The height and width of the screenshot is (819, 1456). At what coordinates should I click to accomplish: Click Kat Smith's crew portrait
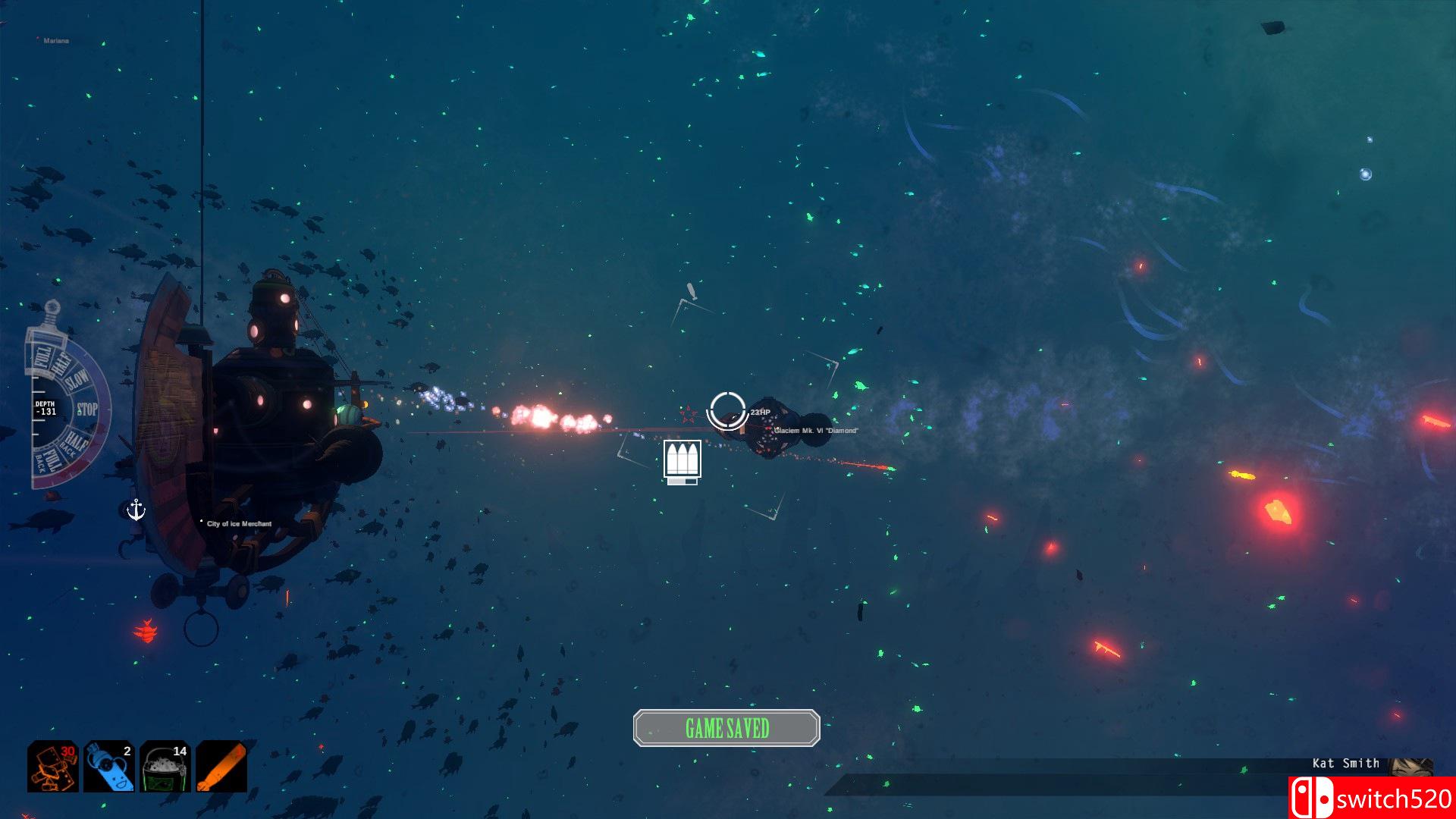tap(1410, 766)
